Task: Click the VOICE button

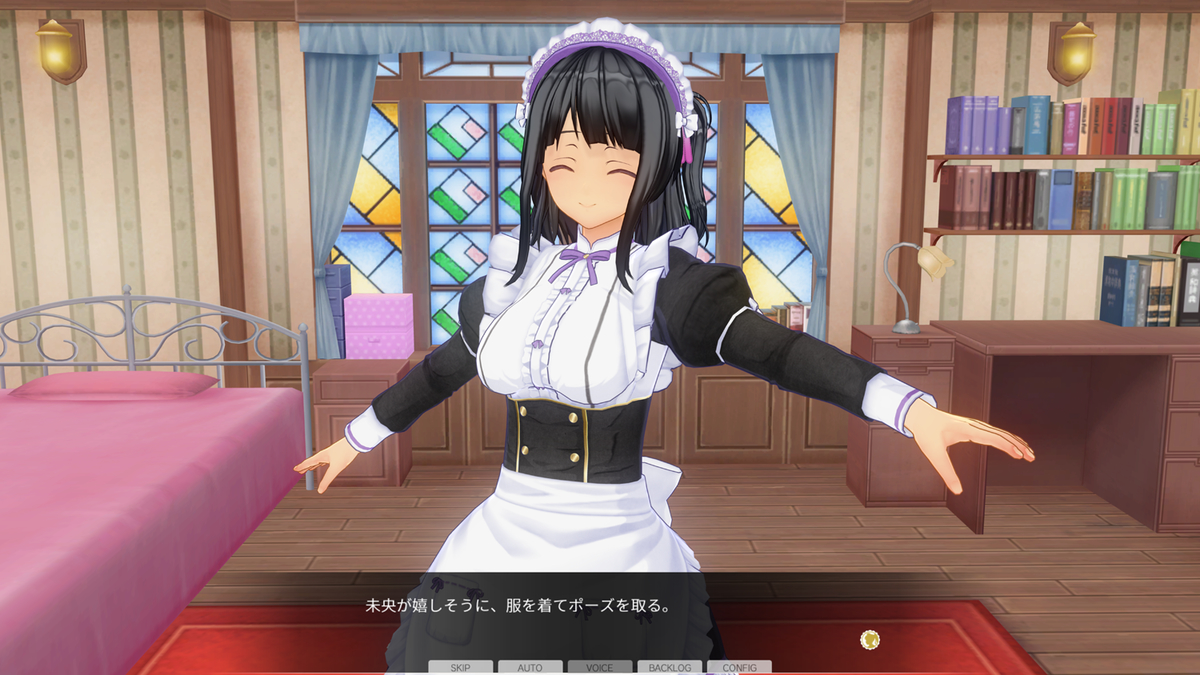Action: (x=600, y=667)
